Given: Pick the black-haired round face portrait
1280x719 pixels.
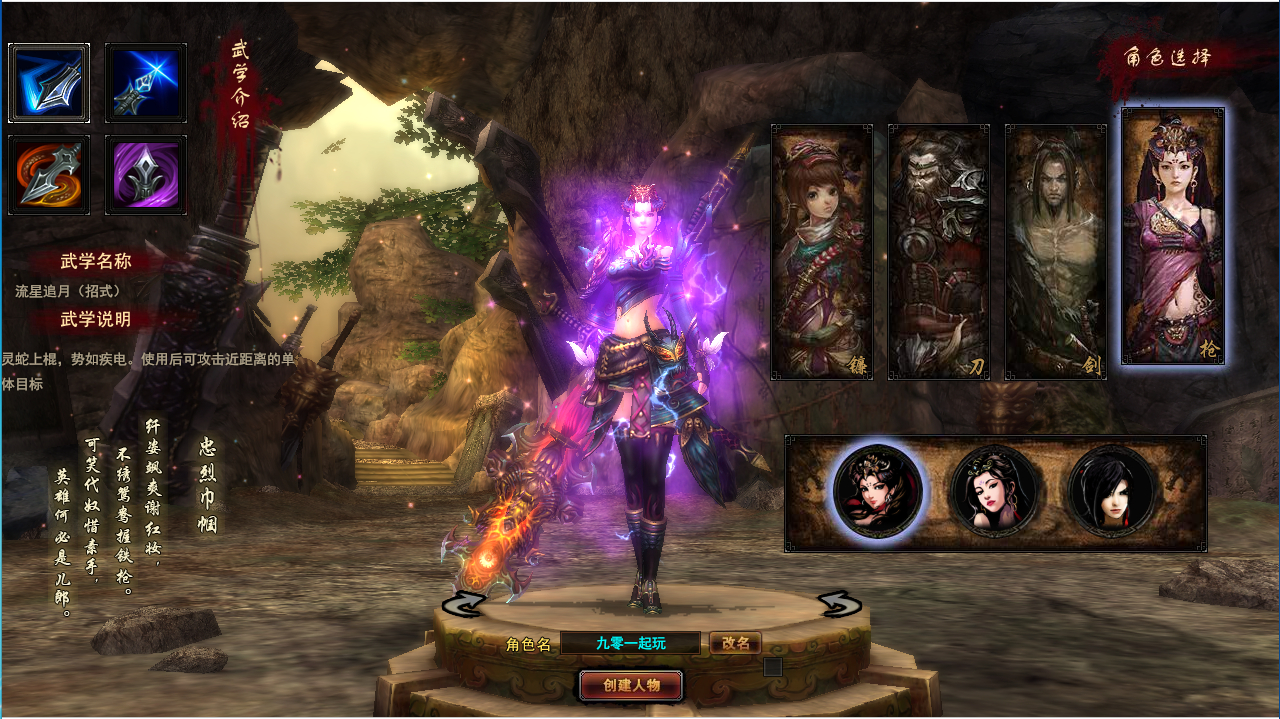Looking at the screenshot, I should click(x=1112, y=491).
